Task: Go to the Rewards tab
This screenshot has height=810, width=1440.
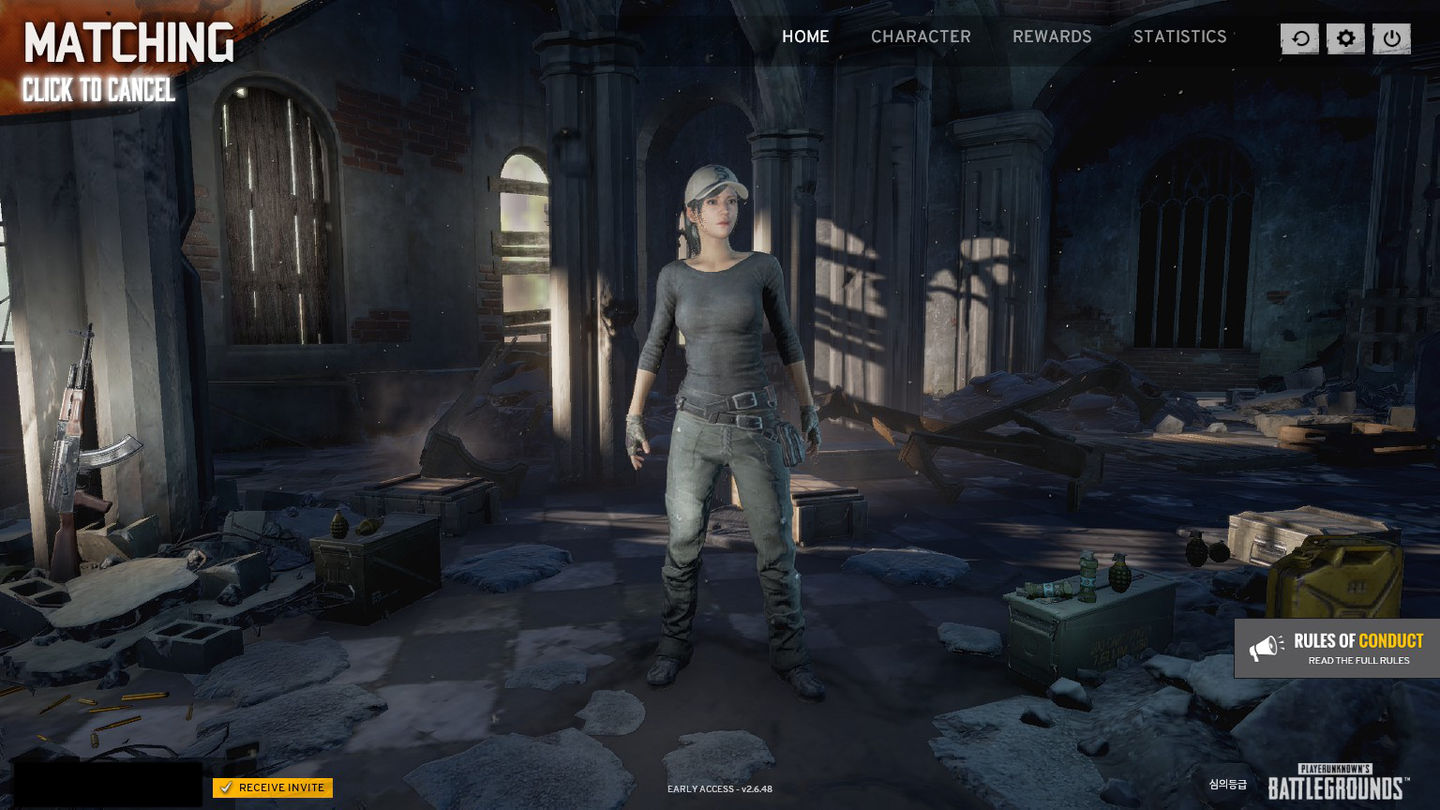Action: (x=1052, y=36)
